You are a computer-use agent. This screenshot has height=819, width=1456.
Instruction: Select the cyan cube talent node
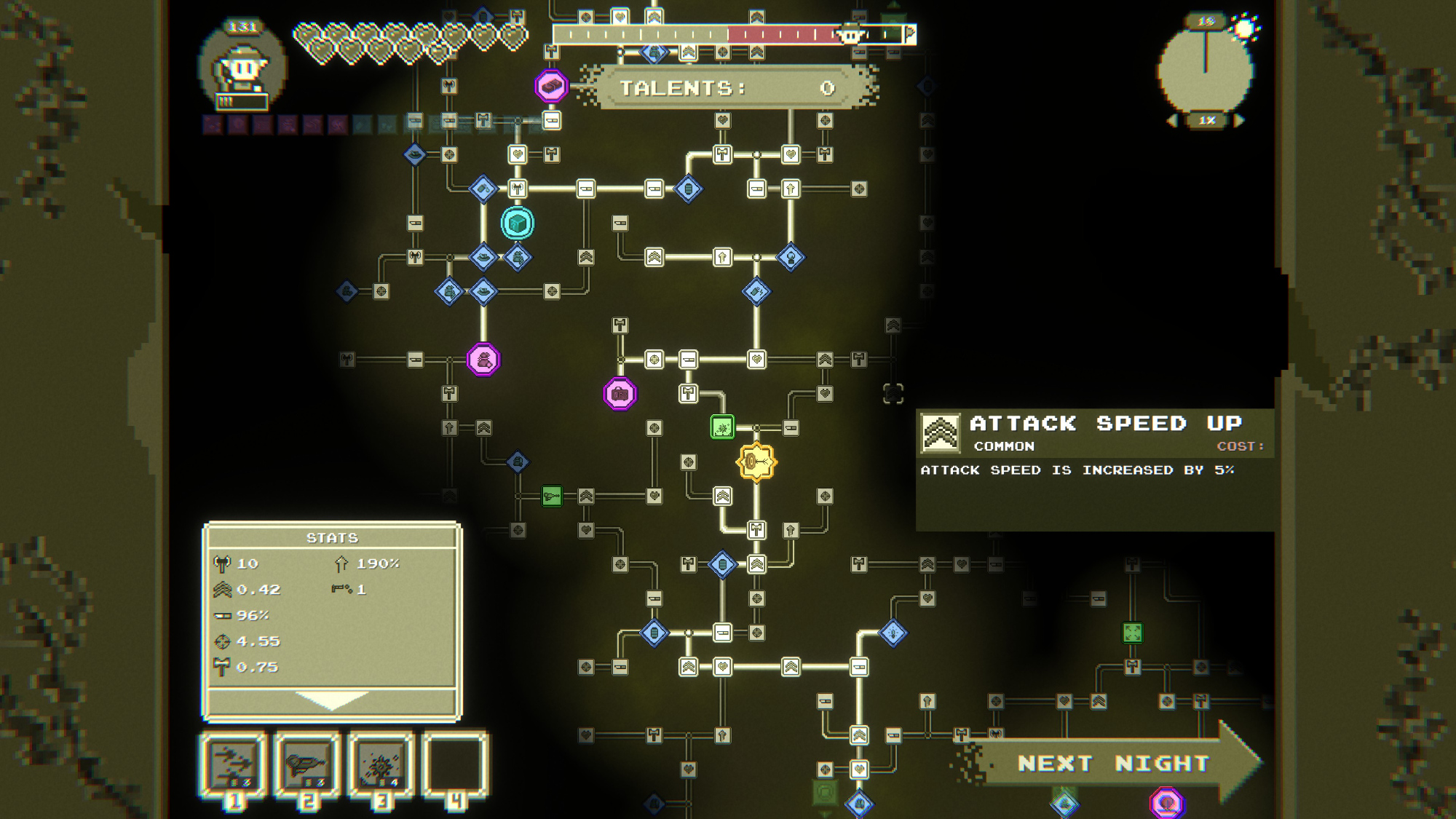518,223
